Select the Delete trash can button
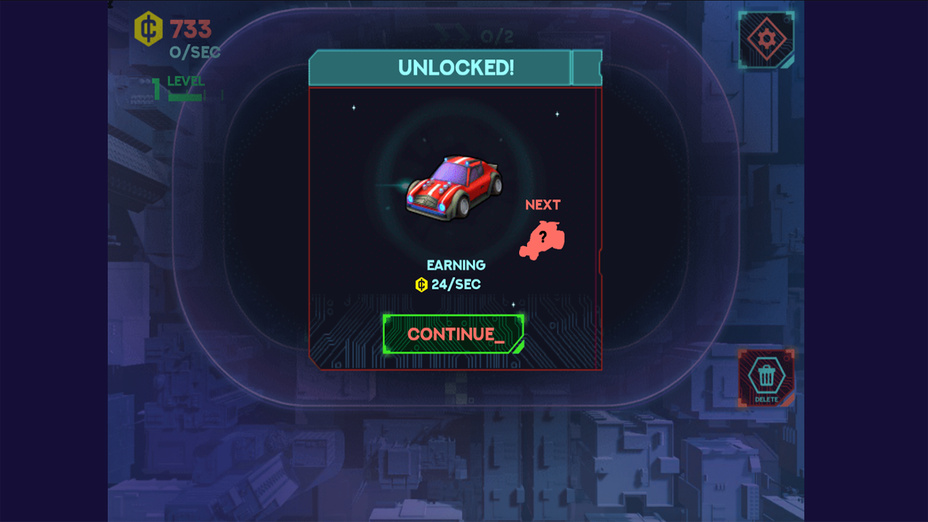This screenshot has height=522, width=928. click(767, 377)
